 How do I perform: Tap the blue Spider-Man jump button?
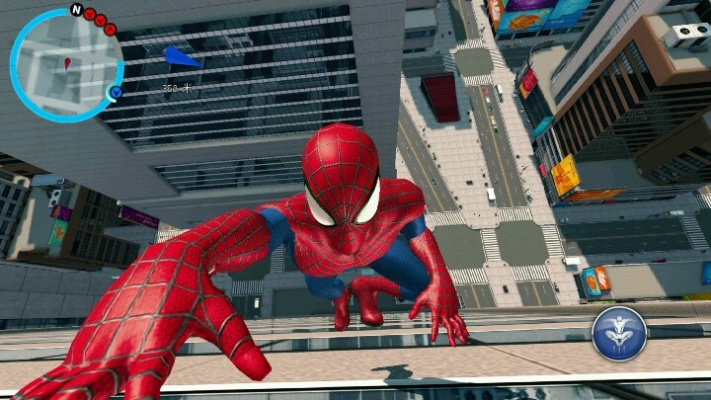pos(619,333)
